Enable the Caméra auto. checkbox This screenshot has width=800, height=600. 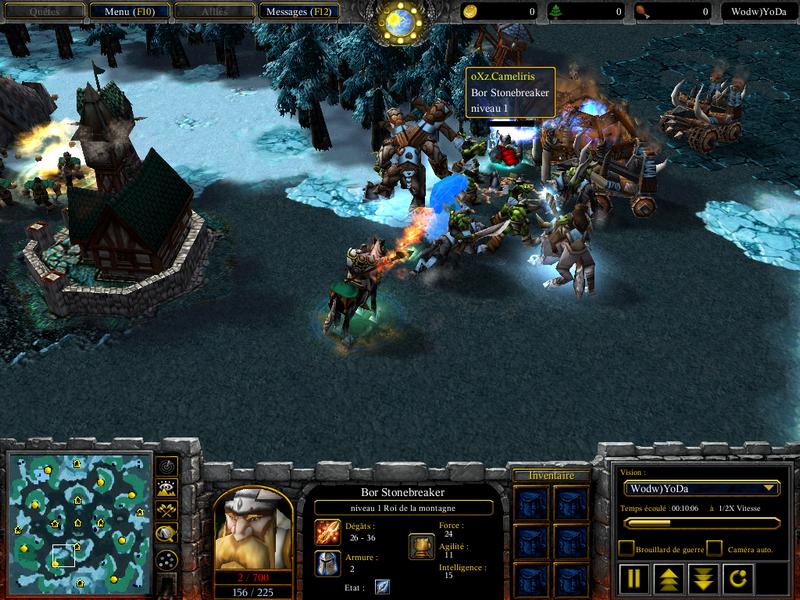tap(714, 548)
